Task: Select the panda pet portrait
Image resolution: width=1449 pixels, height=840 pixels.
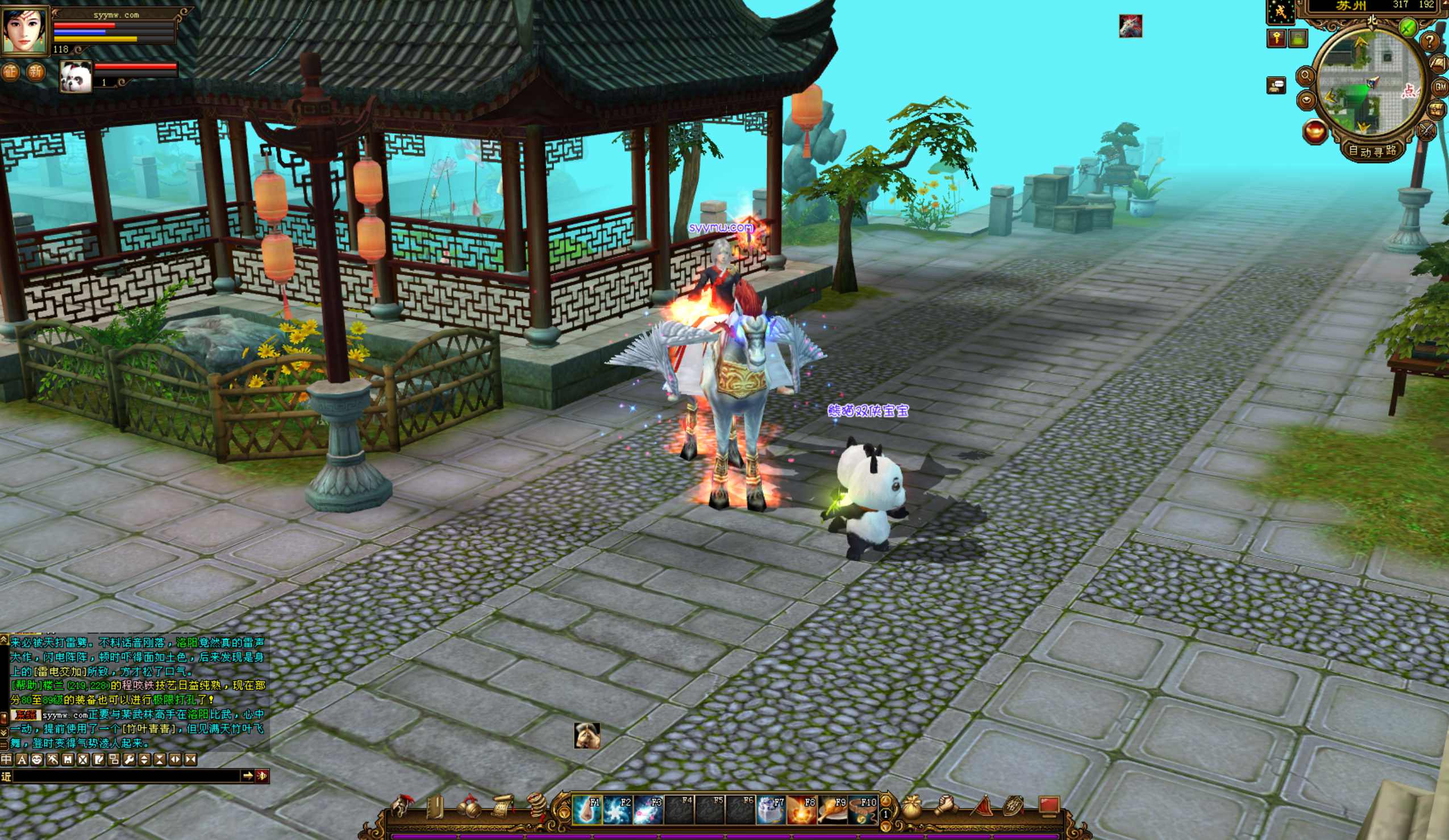Action: tap(76, 77)
